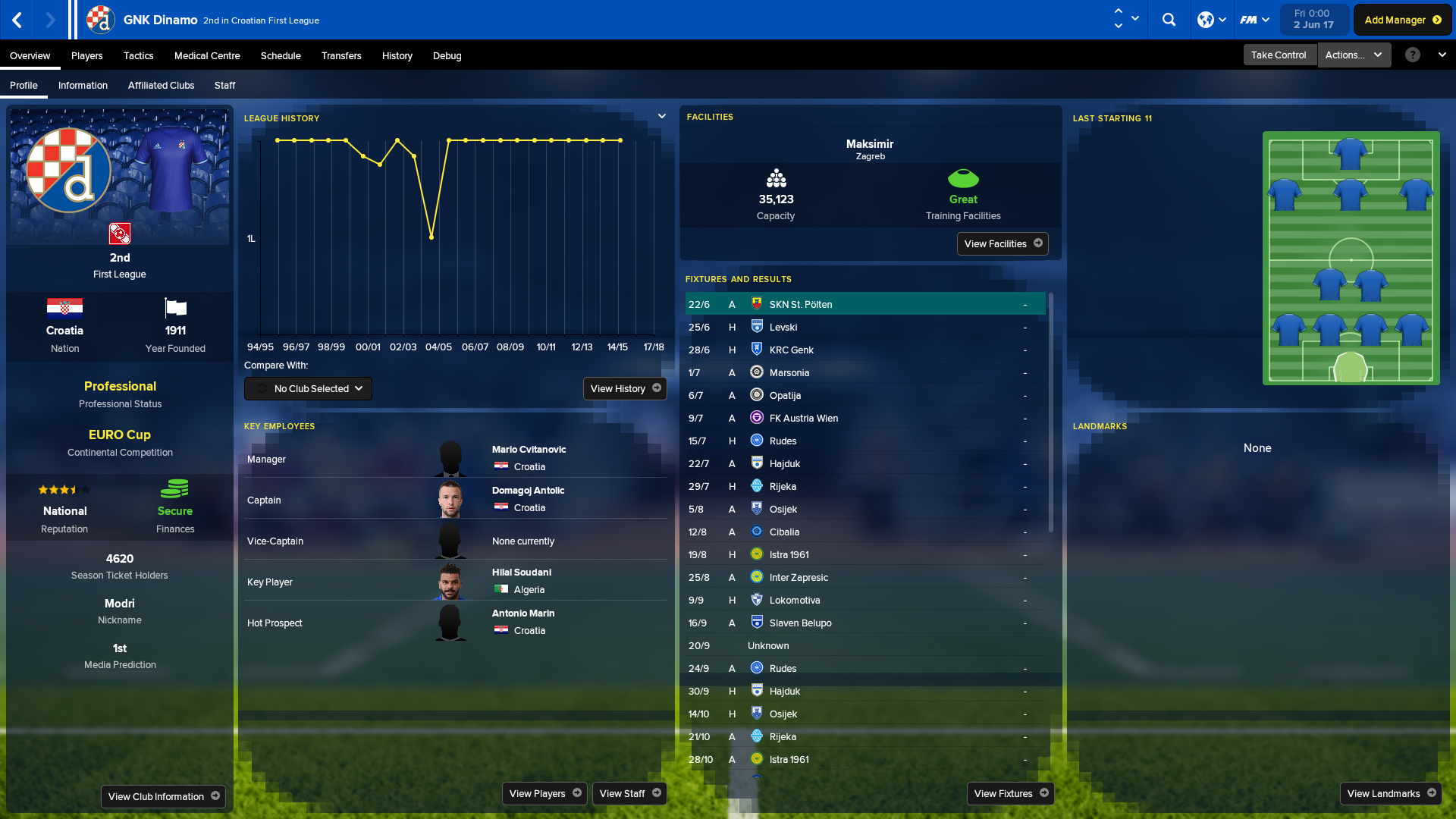Expand the Actions dropdown
The image size is (1456, 819).
pyautogui.click(x=1354, y=55)
